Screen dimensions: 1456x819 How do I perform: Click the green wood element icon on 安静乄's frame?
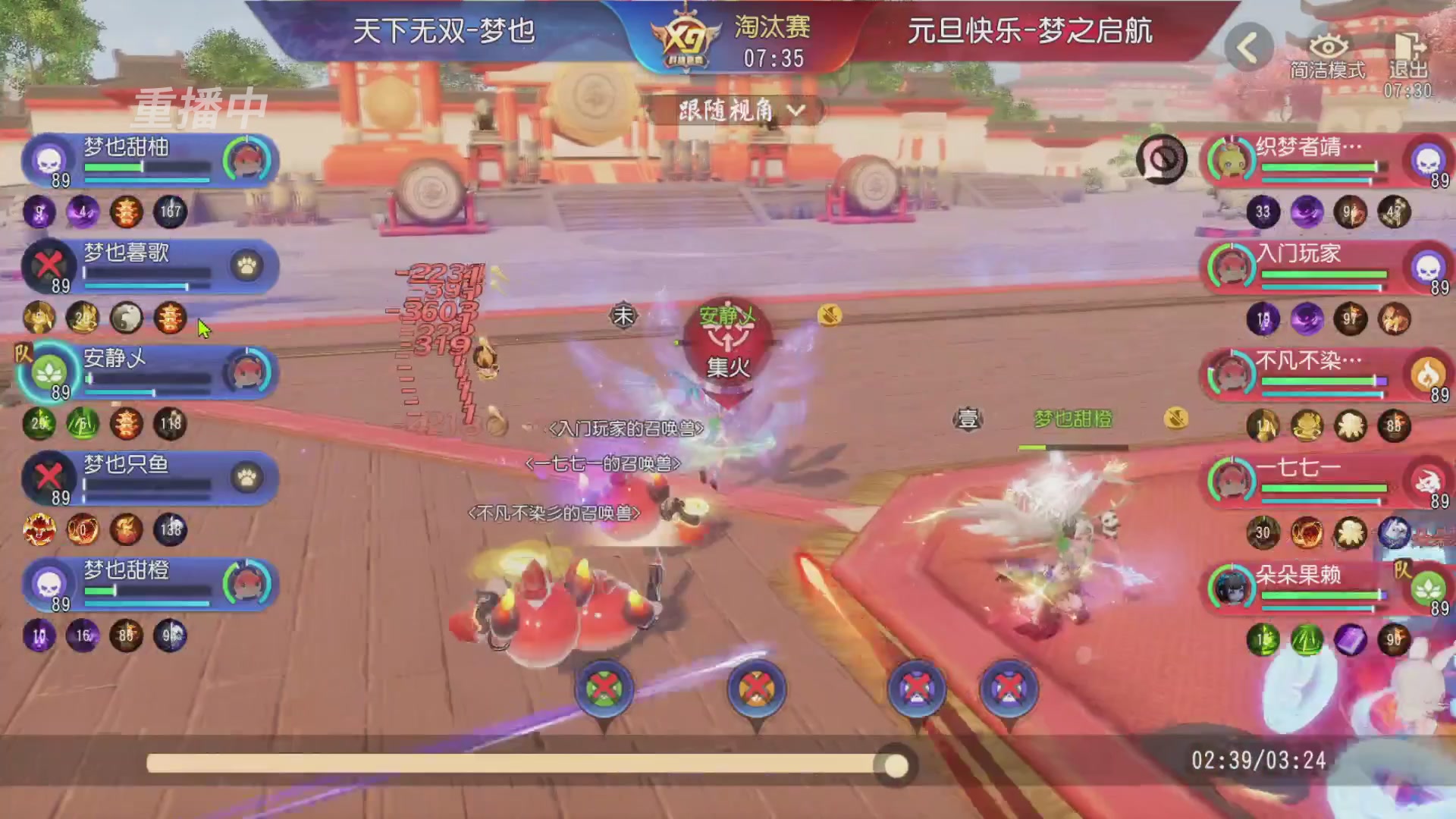pos(47,373)
